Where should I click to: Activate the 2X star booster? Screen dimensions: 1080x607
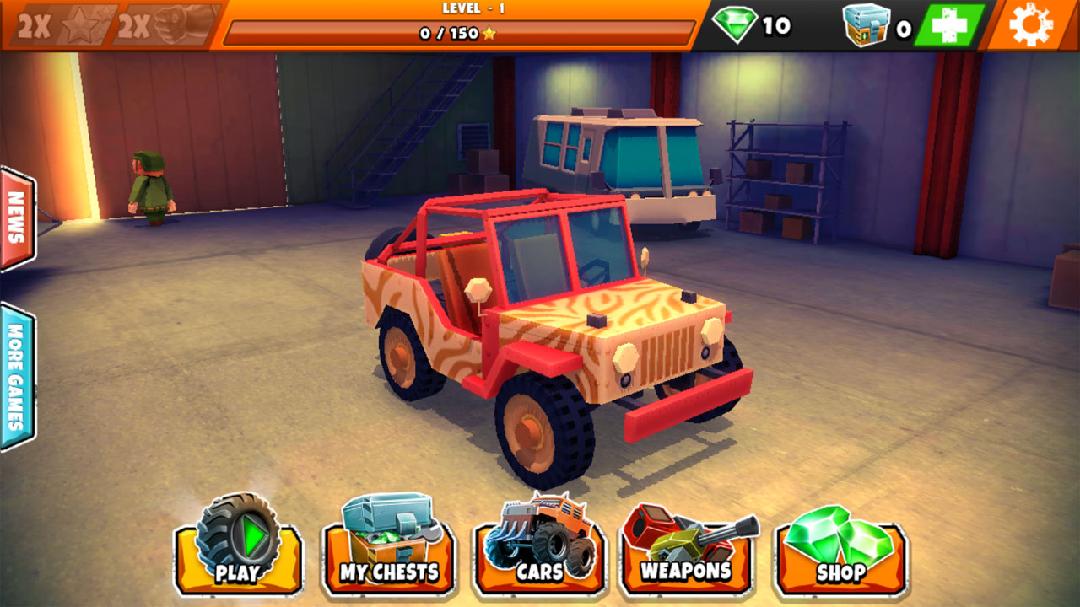pyautogui.click(x=62, y=25)
